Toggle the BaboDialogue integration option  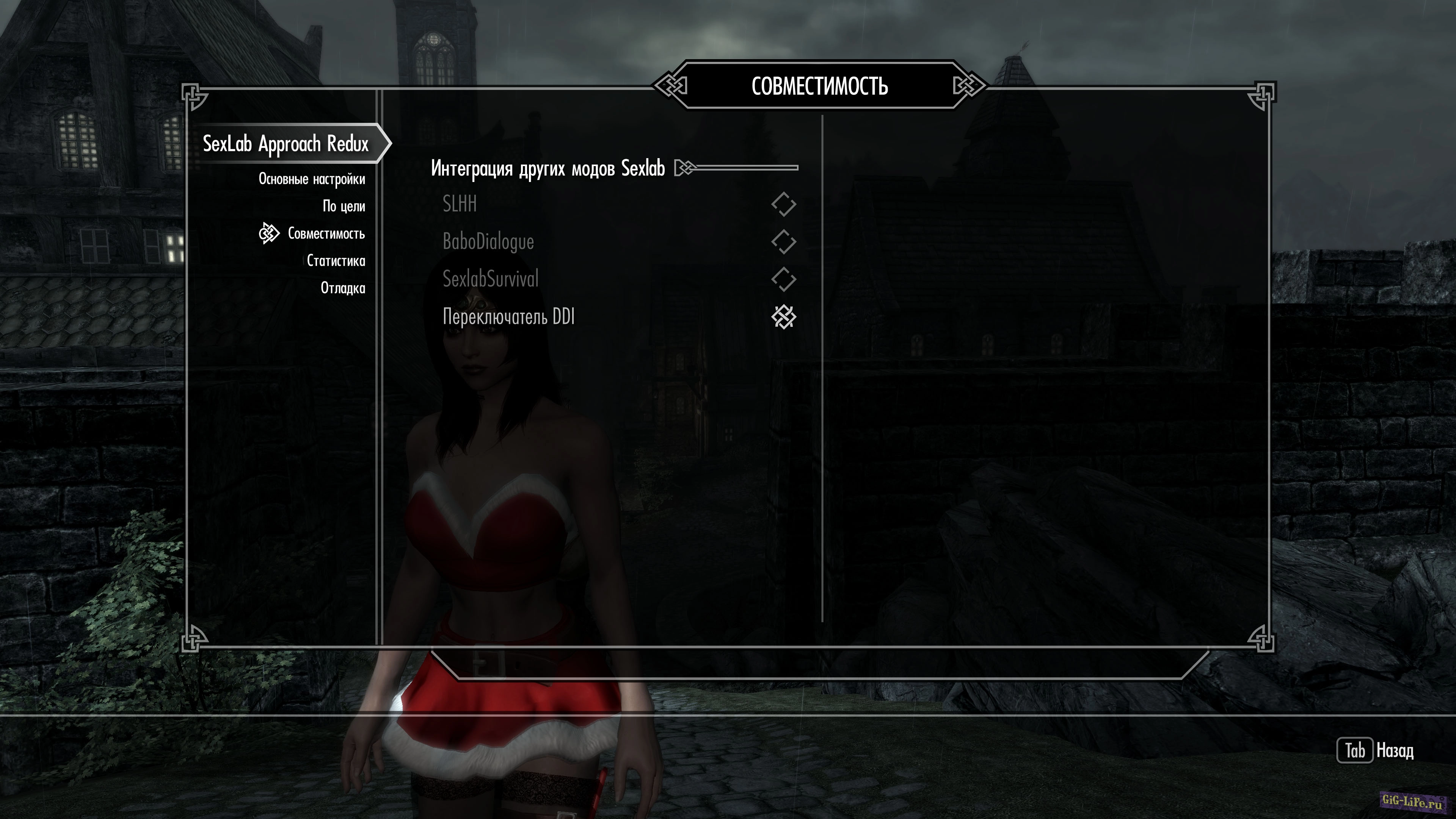click(783, 242)
